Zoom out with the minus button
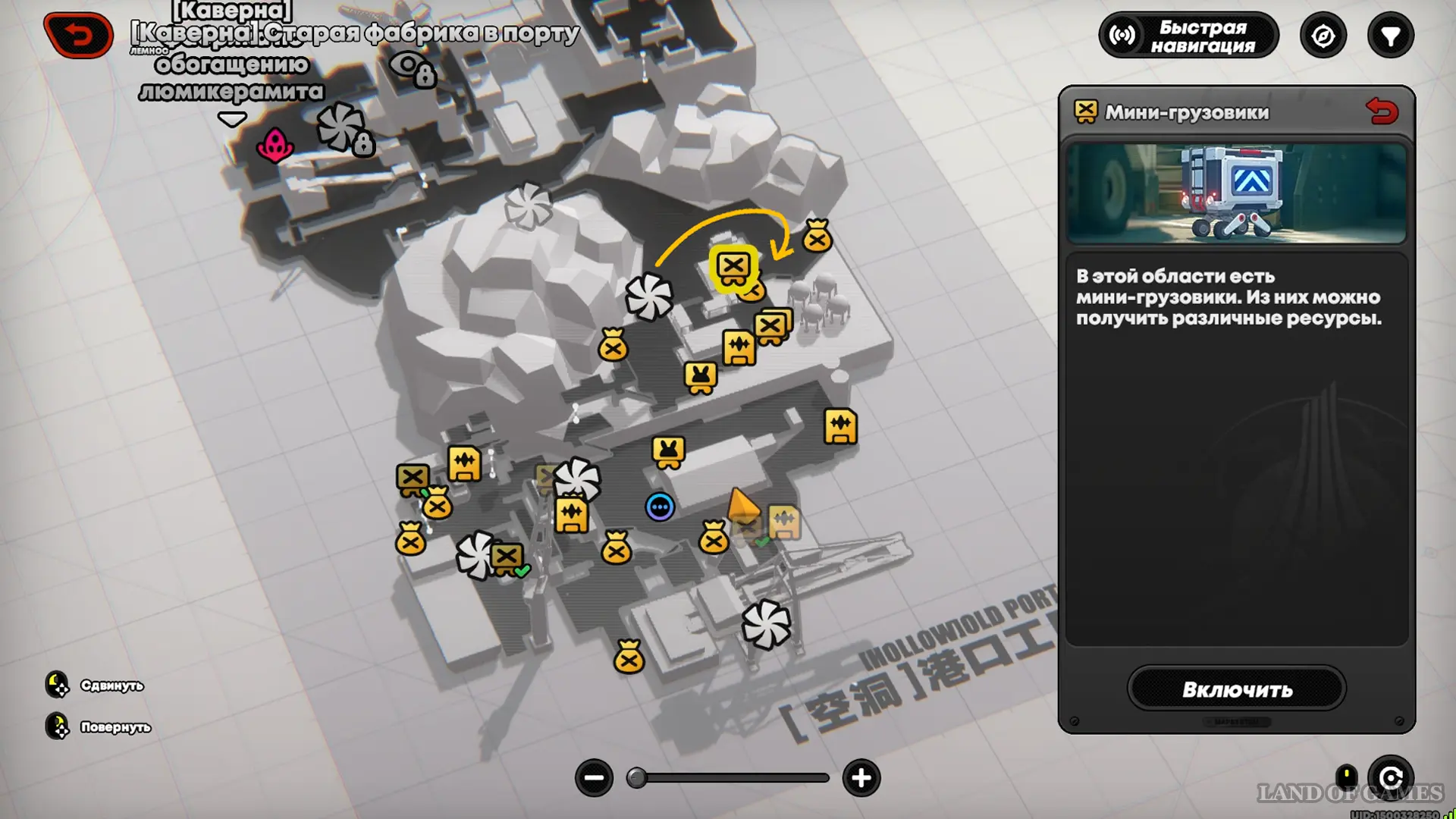Viewport: 1456px width, 819px height. [594, 778]
